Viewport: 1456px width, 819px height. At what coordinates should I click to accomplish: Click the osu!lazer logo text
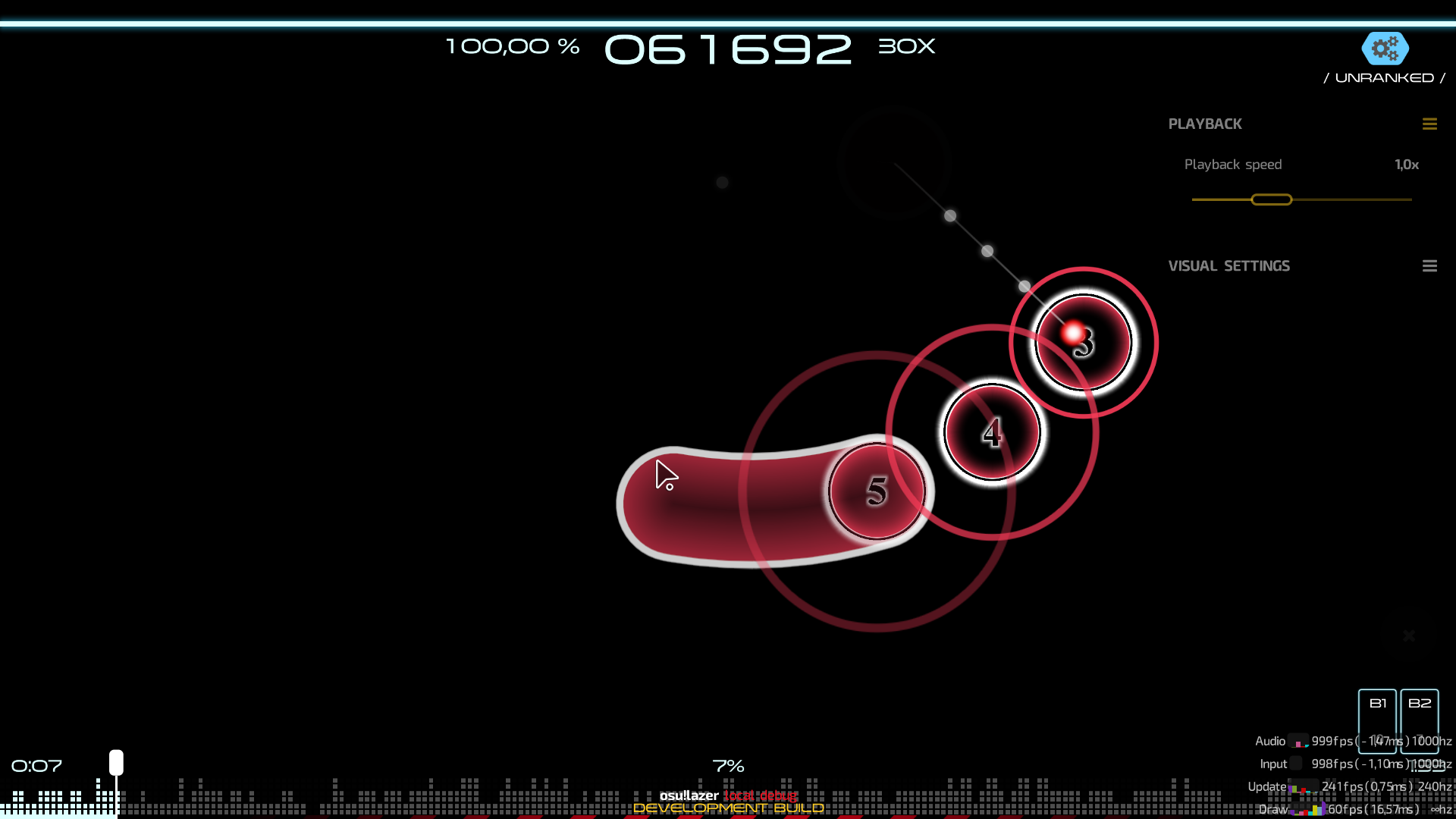(690, 796)
